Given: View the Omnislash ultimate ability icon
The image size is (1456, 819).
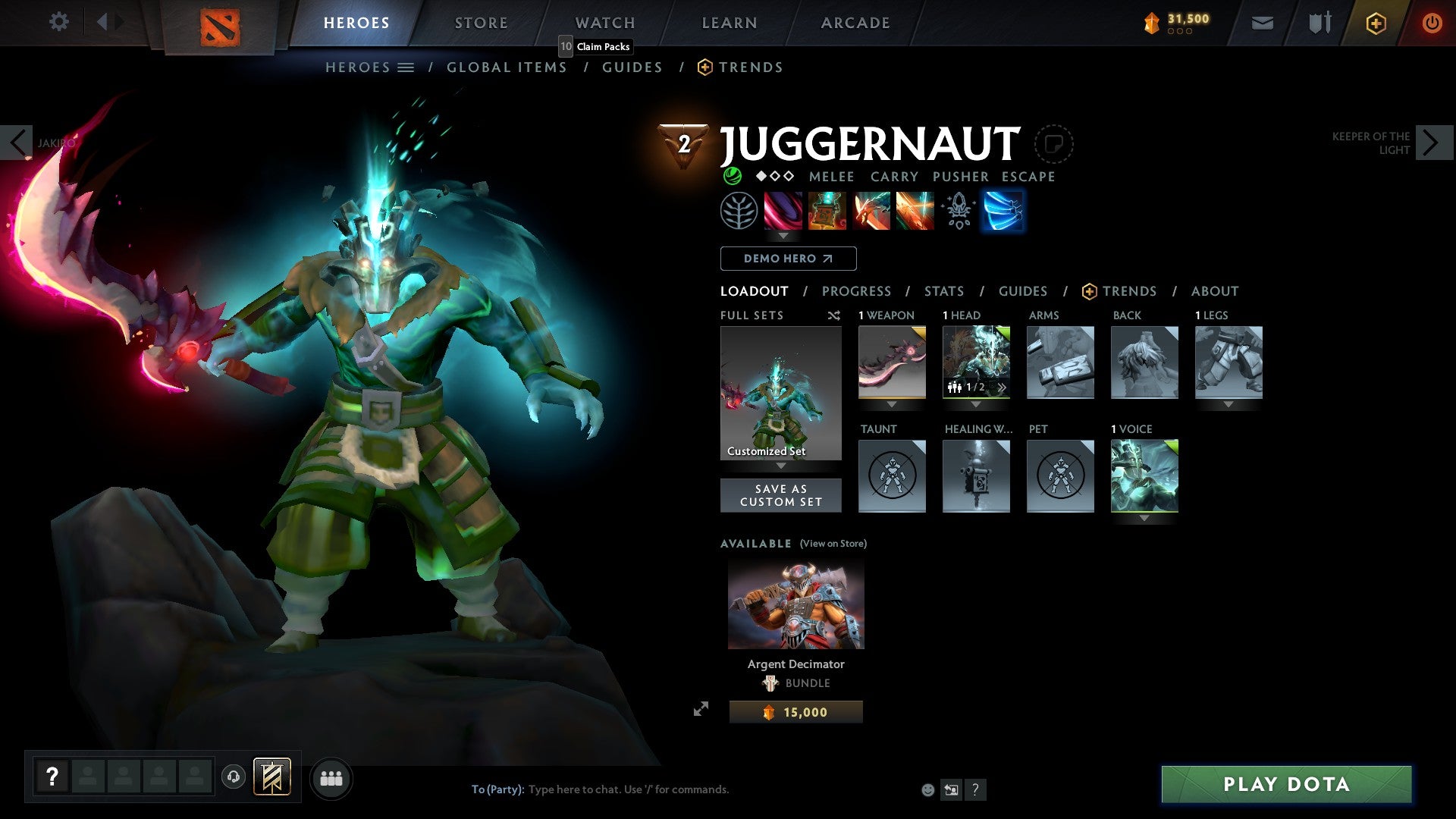Looking at the screenshot, I should [916, 212].
